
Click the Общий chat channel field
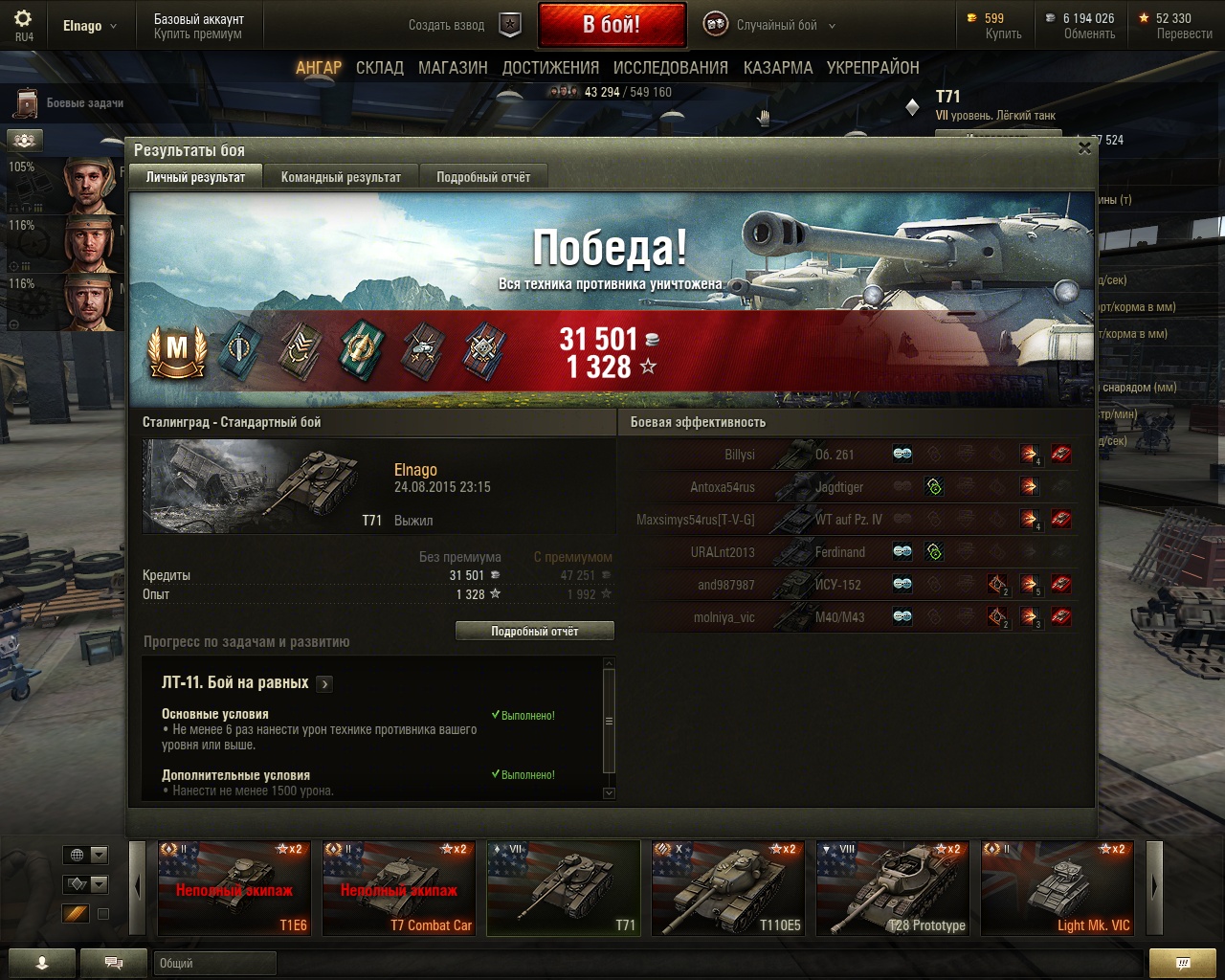pyautogui.click(x=214, y=964)
